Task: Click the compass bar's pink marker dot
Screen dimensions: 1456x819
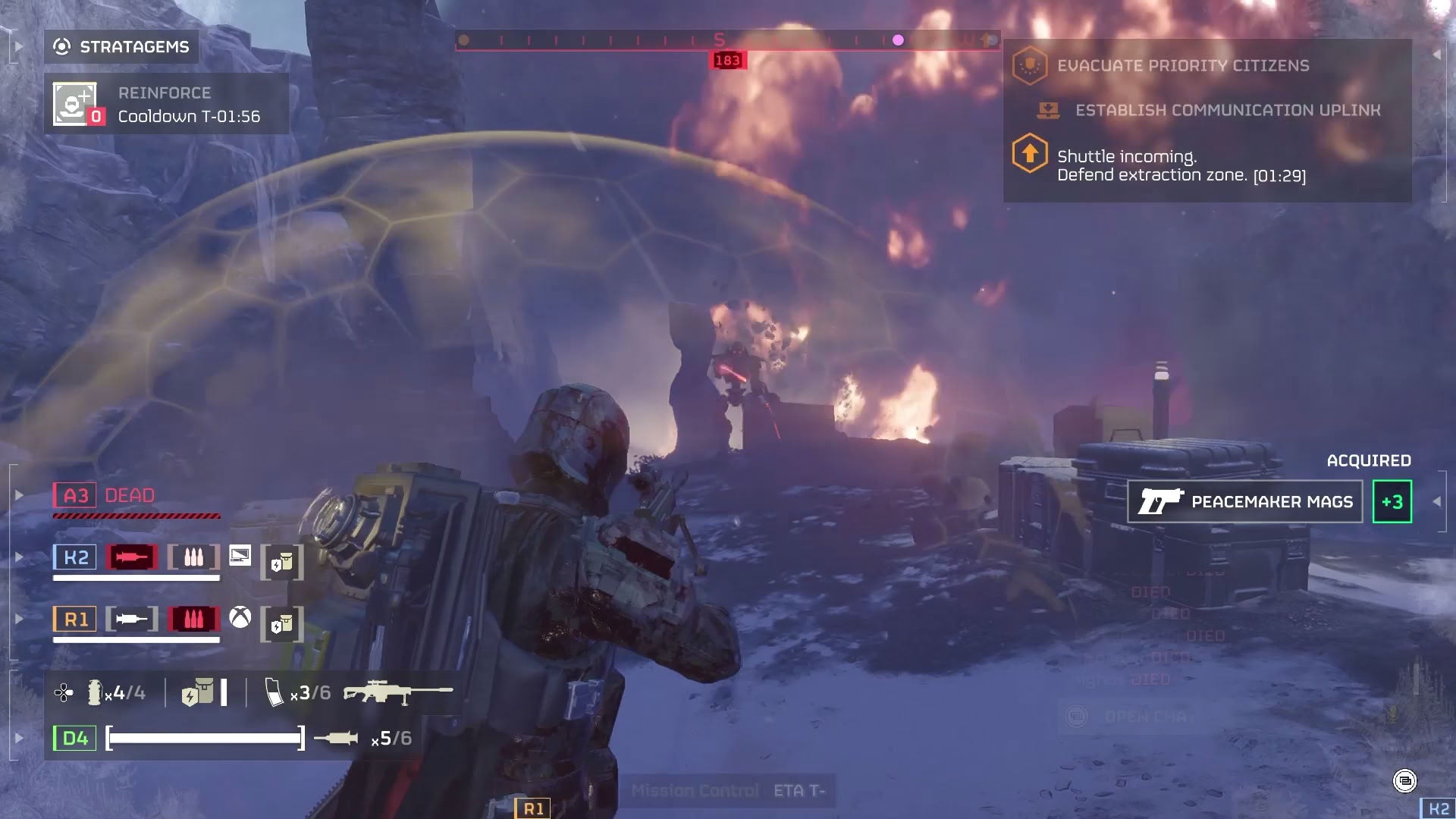Action: point(898,40)
